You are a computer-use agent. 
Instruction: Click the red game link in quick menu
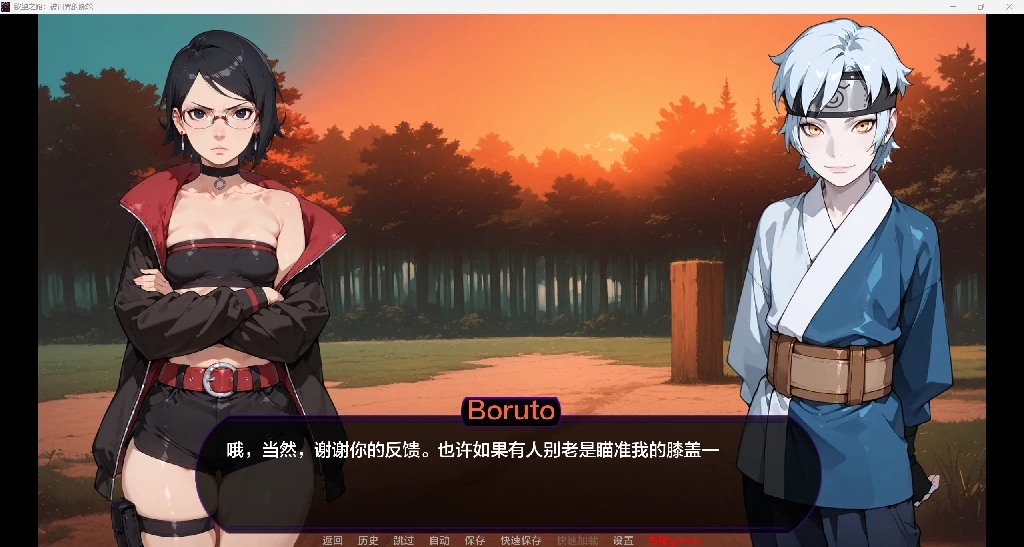(x=674, y=541)
